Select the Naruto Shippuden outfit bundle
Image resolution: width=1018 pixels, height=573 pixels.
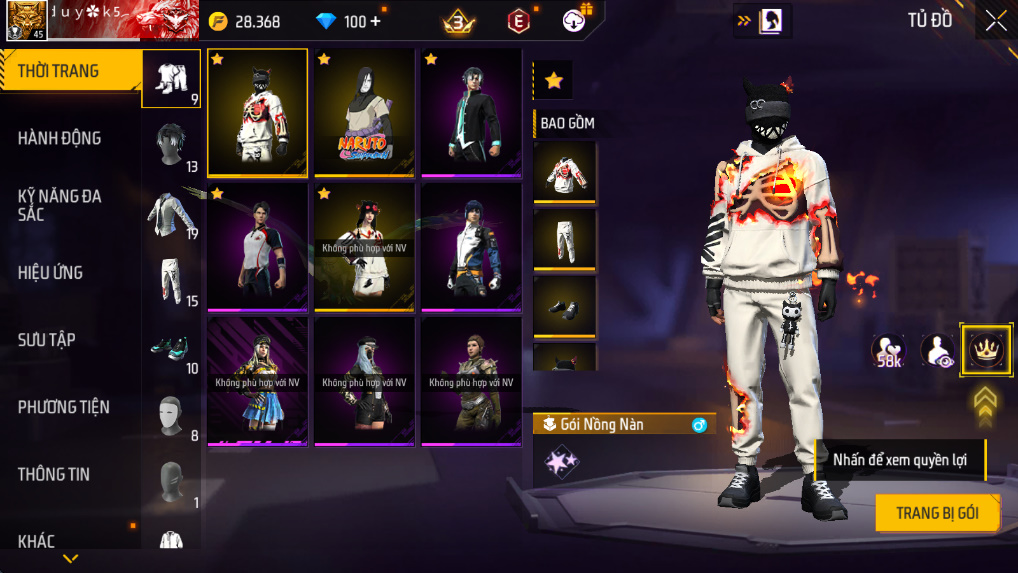click(364, 113)
